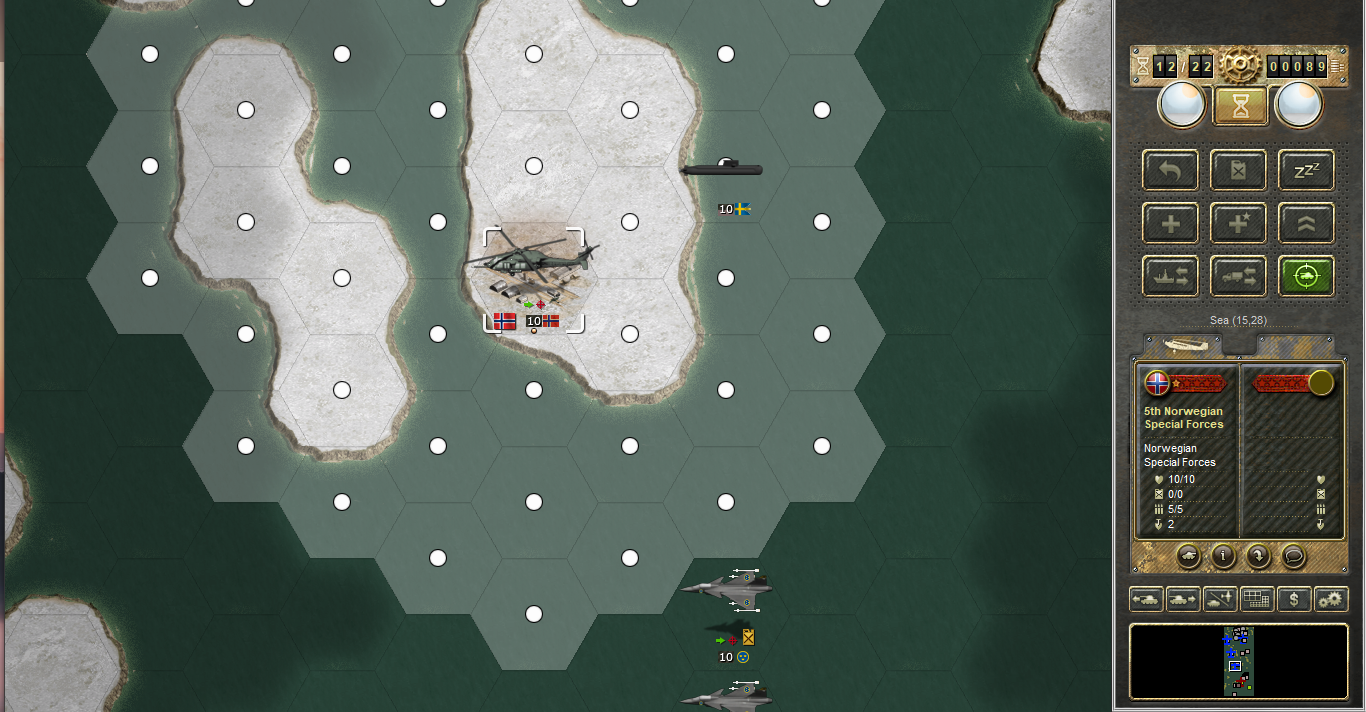Add elite reinforcements with the plus-star button

[x=1238, y=223]
